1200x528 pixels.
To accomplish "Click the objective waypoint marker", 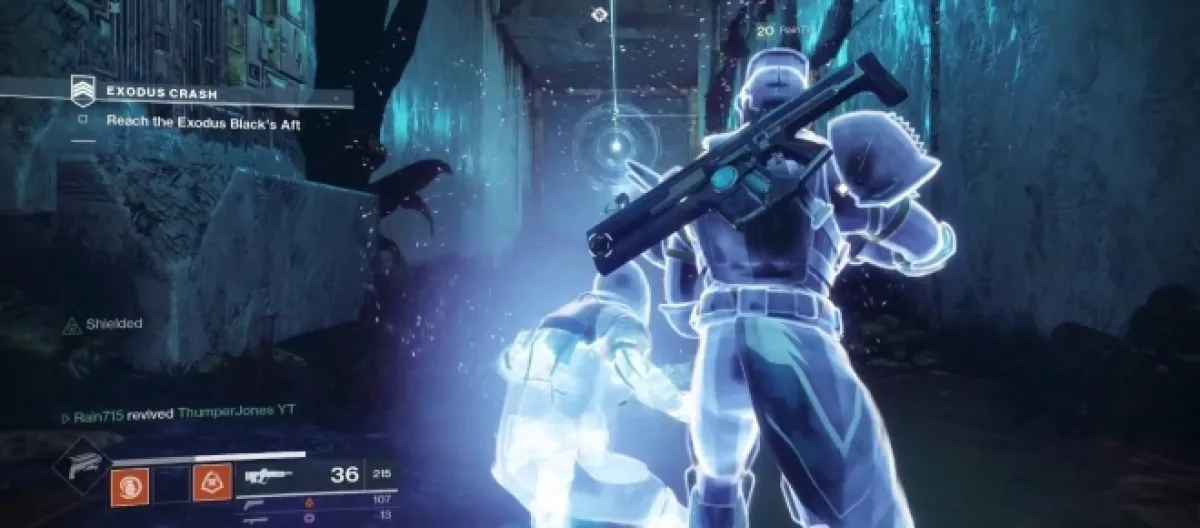I will (598, 14).
